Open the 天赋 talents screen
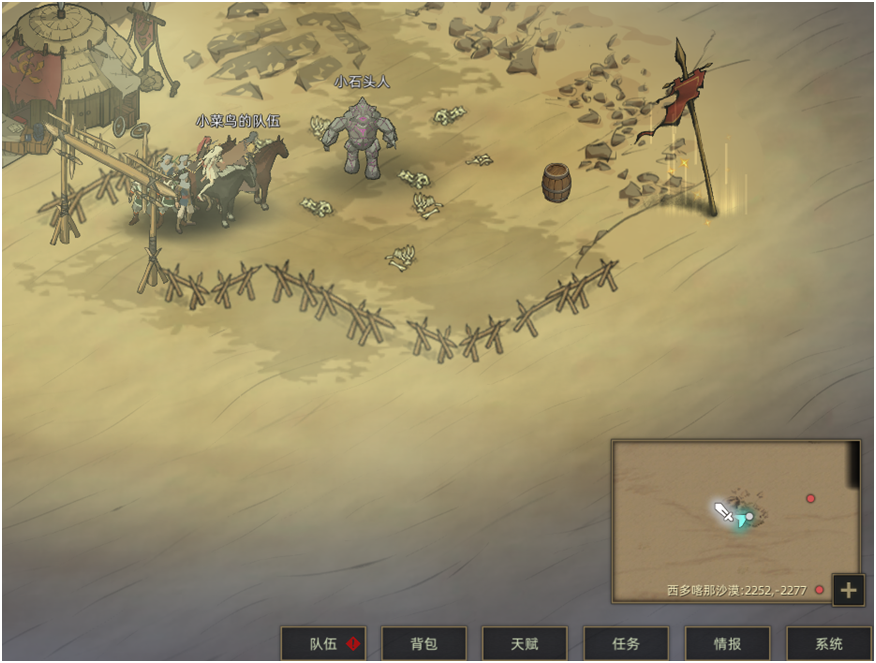 [x=525, y=644]
